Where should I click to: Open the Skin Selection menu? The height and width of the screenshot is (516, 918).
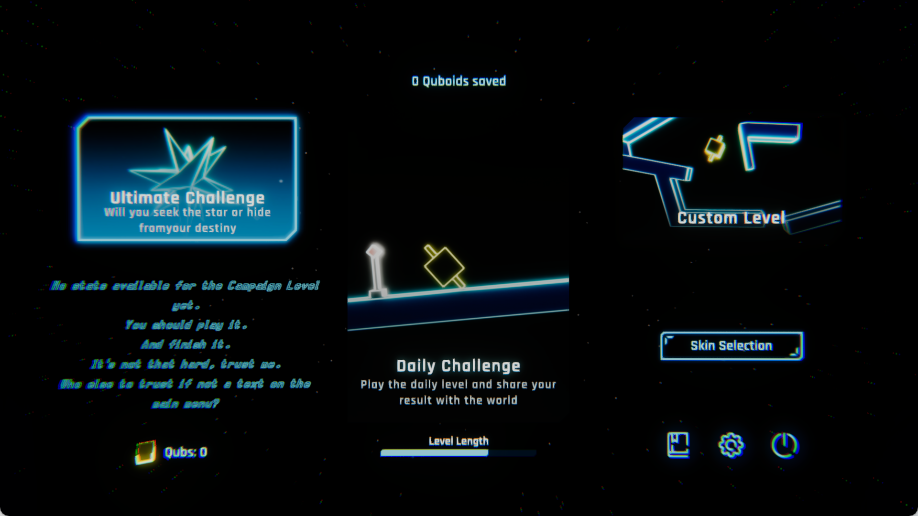pos(731,346)
